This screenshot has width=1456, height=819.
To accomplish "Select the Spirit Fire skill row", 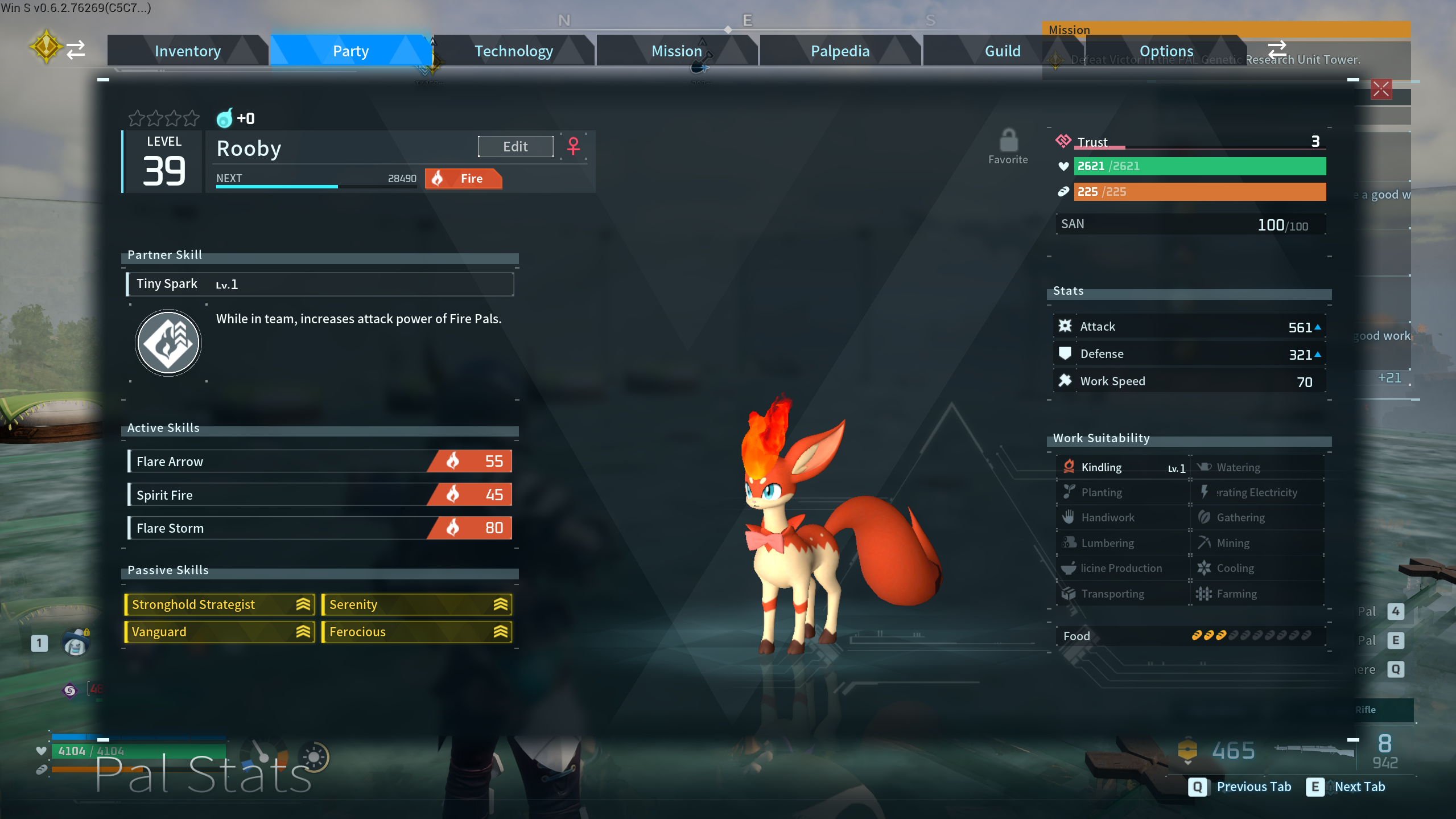I will (x=320, y=495).
